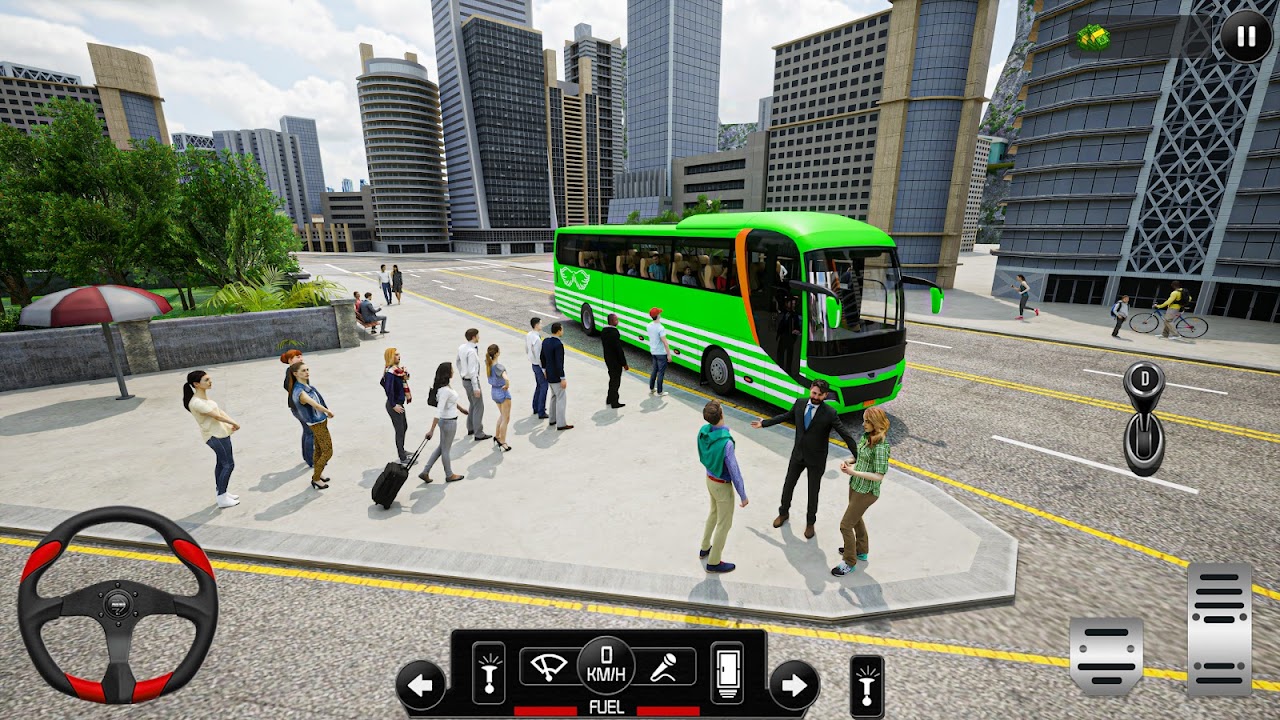The image size is (1280, 720).
Task: Pause the game
Action: click(1246, 38)
